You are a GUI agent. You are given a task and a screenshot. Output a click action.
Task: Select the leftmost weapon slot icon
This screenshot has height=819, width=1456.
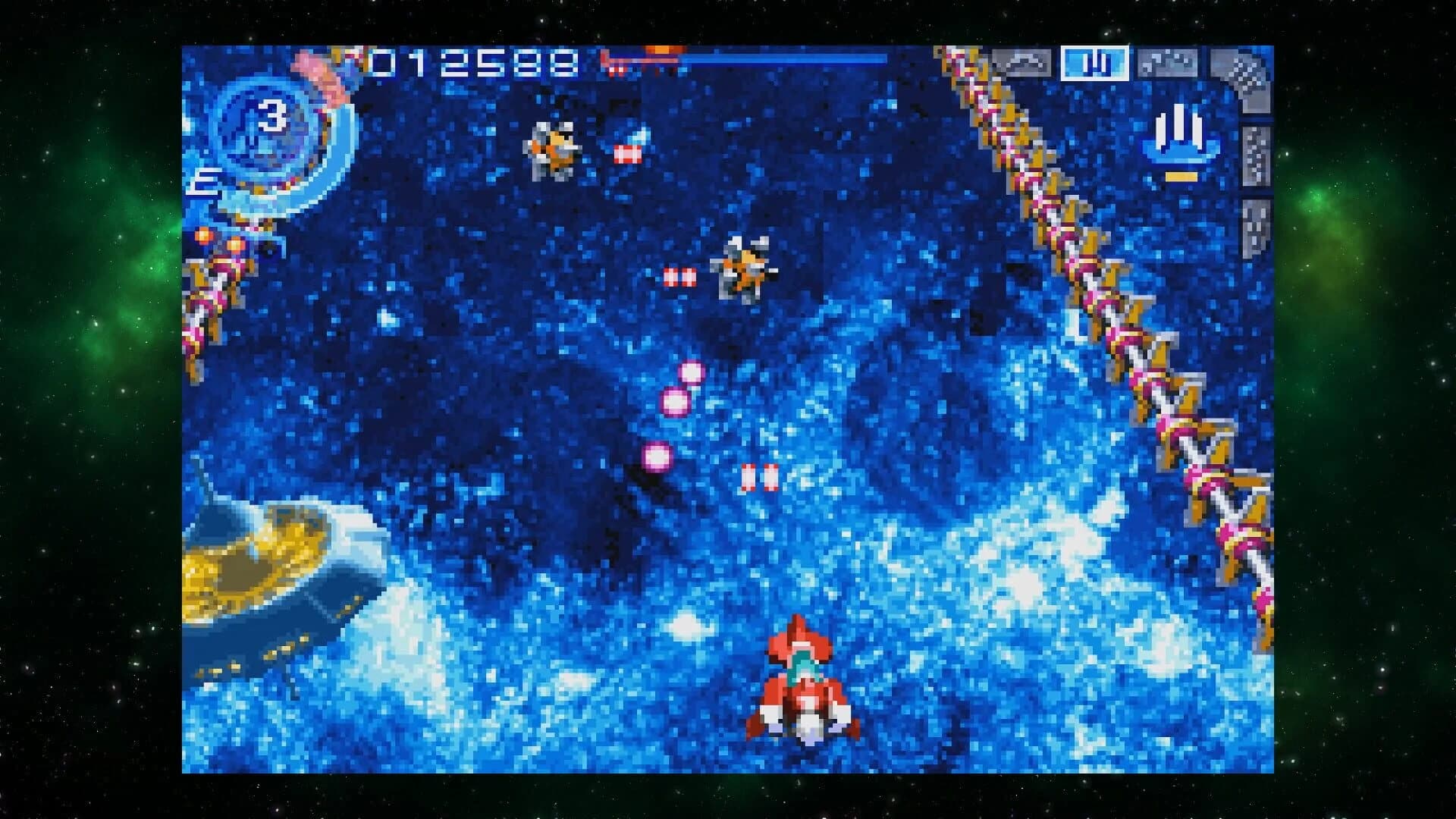click(1021, 62)
